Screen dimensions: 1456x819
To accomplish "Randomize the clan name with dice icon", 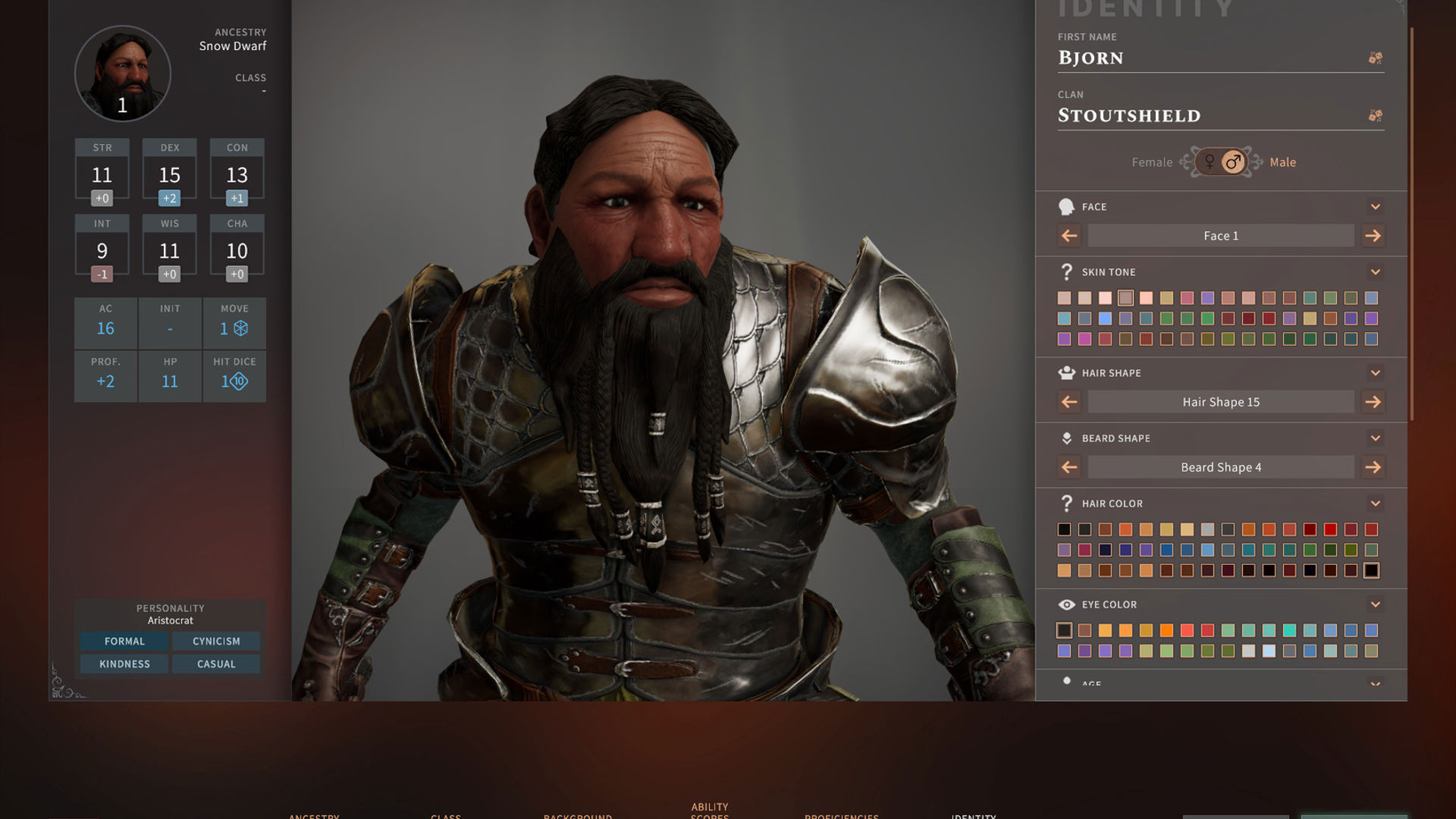I will pyautogui.click(x=1375, y=116).
